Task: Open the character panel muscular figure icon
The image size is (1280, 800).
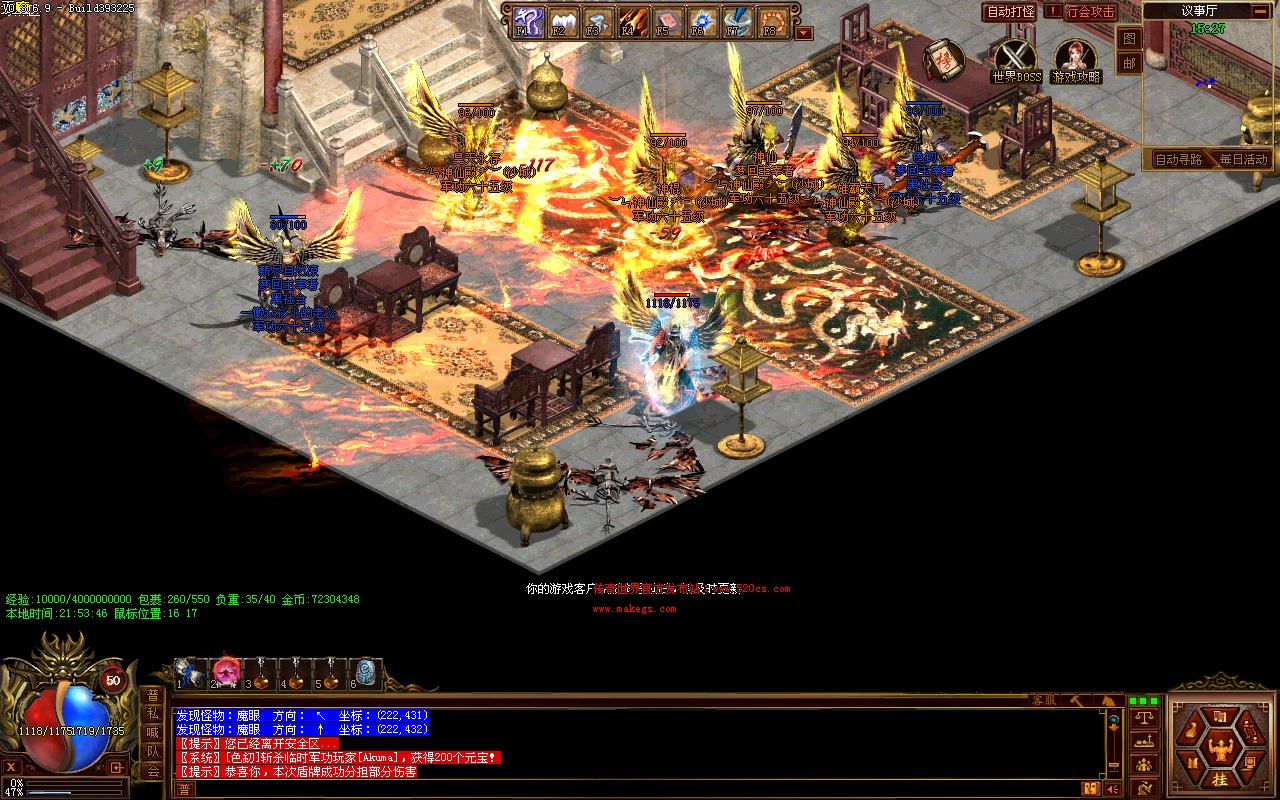Action: tap(1220, 746)
